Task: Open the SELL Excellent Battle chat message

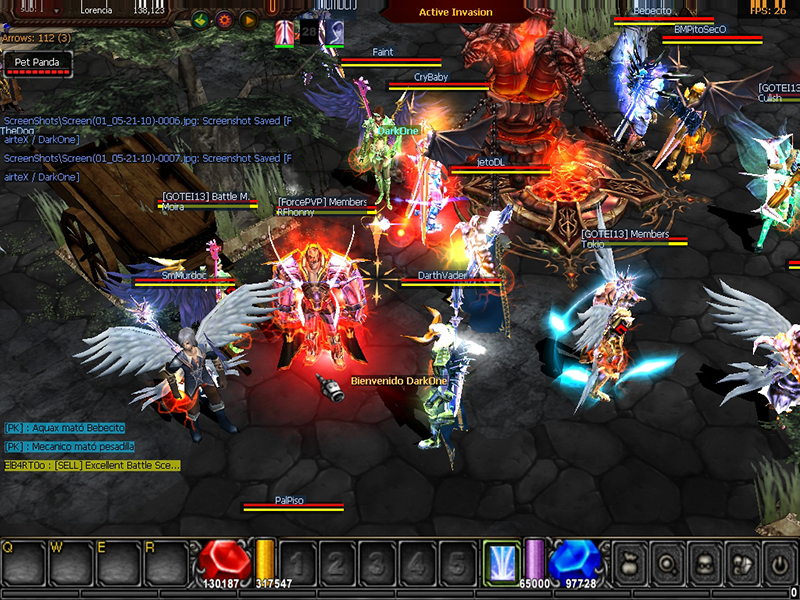Action: click(x=92, y=465)
